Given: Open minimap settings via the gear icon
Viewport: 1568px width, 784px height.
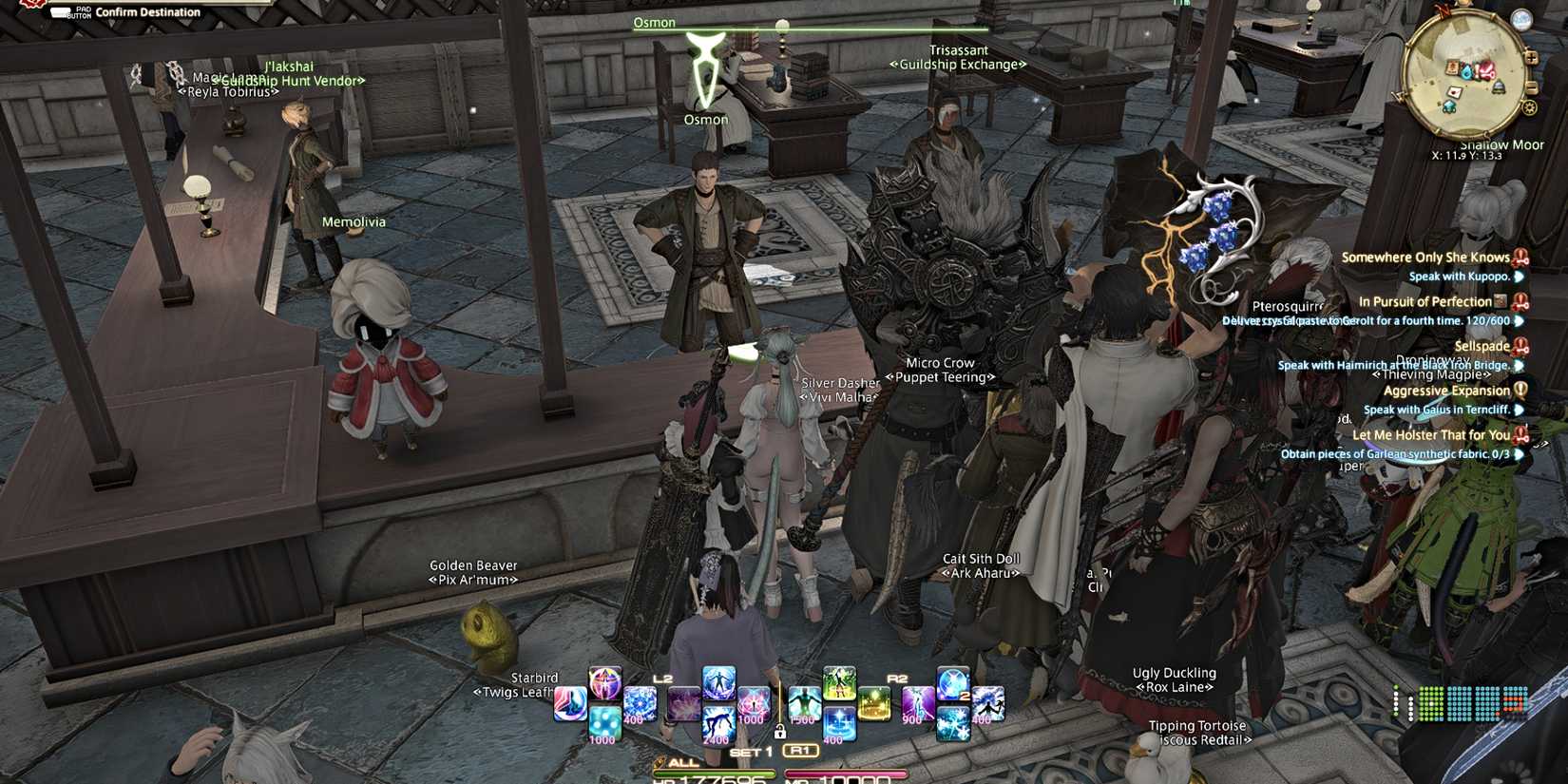Looking at the screenshot, I should (x=1529, y=106).
